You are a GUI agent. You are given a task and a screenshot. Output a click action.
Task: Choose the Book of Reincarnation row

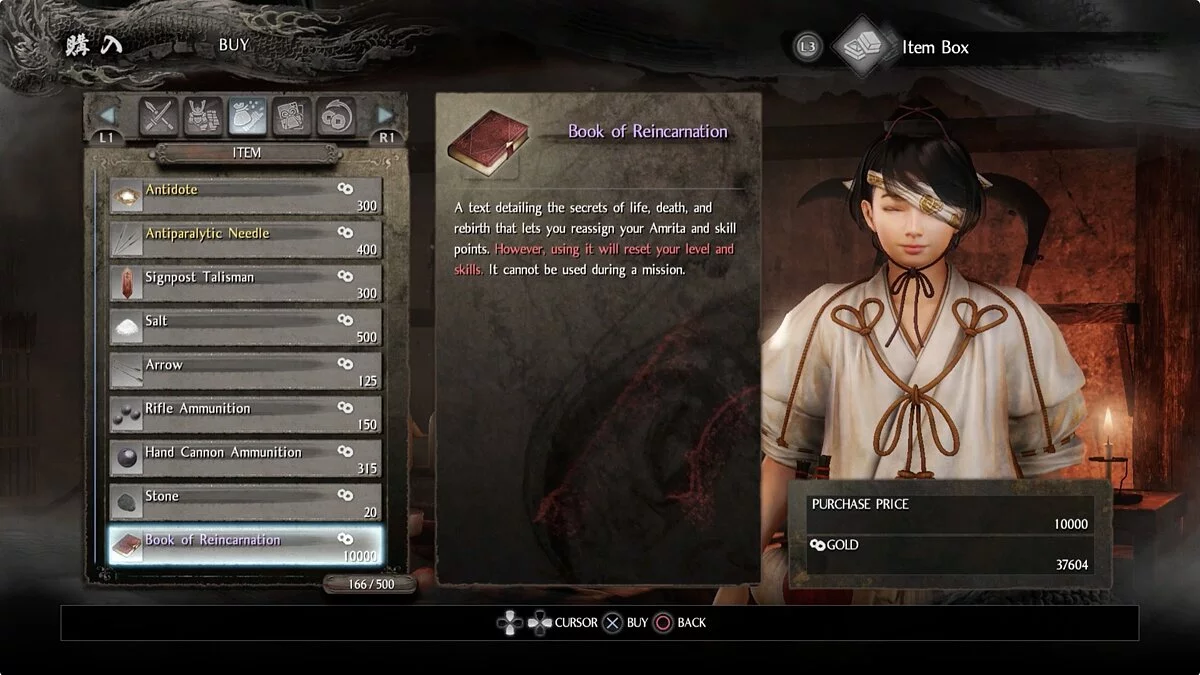point(245,546)
